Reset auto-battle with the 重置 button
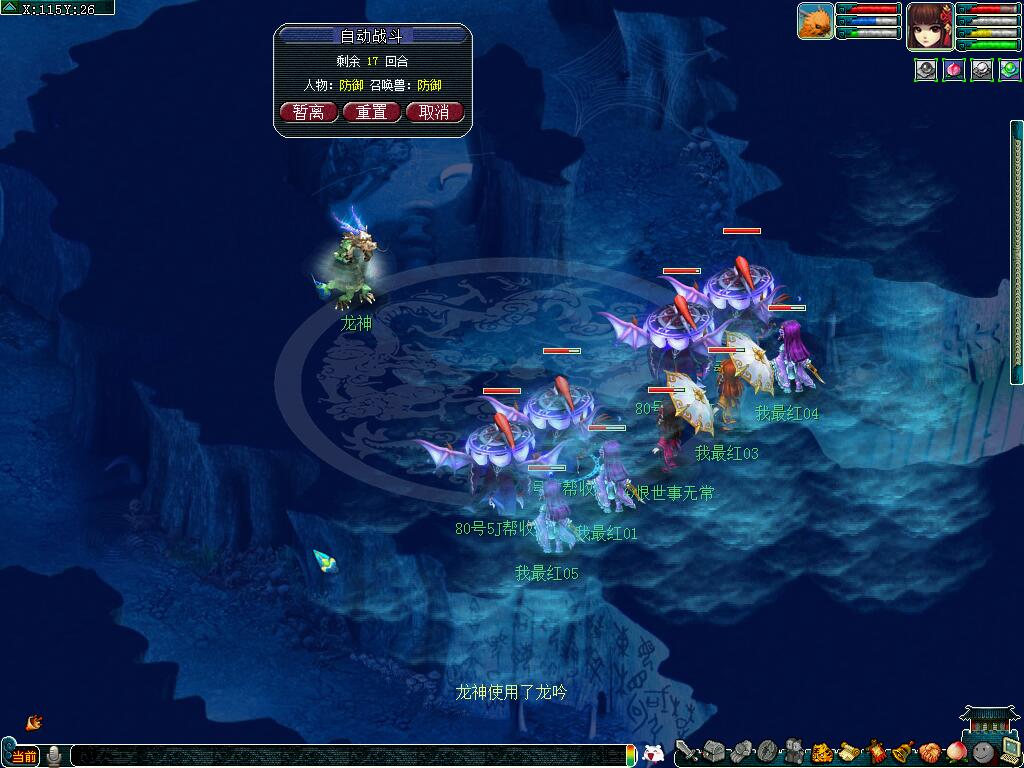 372,112
